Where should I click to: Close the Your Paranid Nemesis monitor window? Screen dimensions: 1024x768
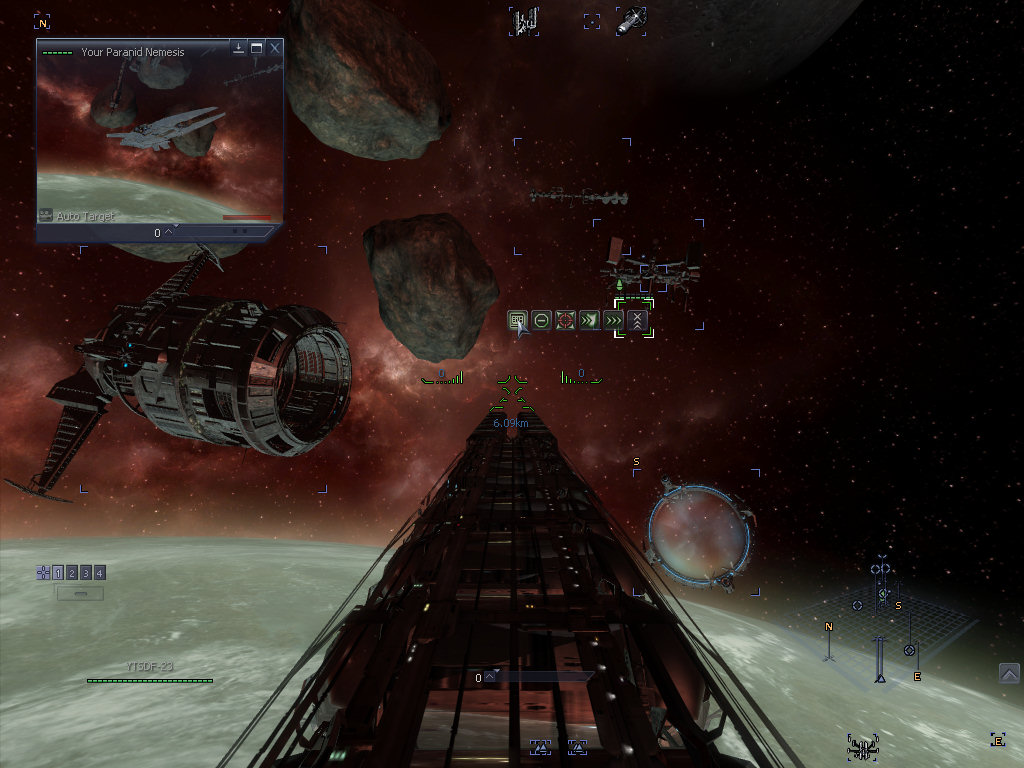click(275, 47)
